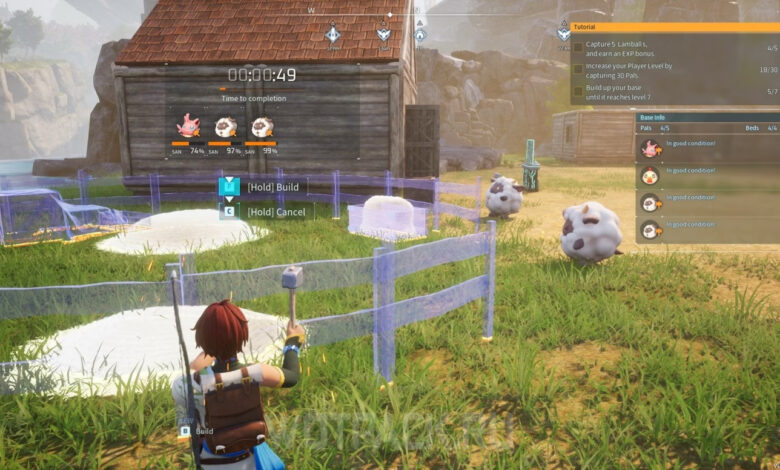
Task: Click the Lamball with 99% SAN
Action: pos(261,126)
